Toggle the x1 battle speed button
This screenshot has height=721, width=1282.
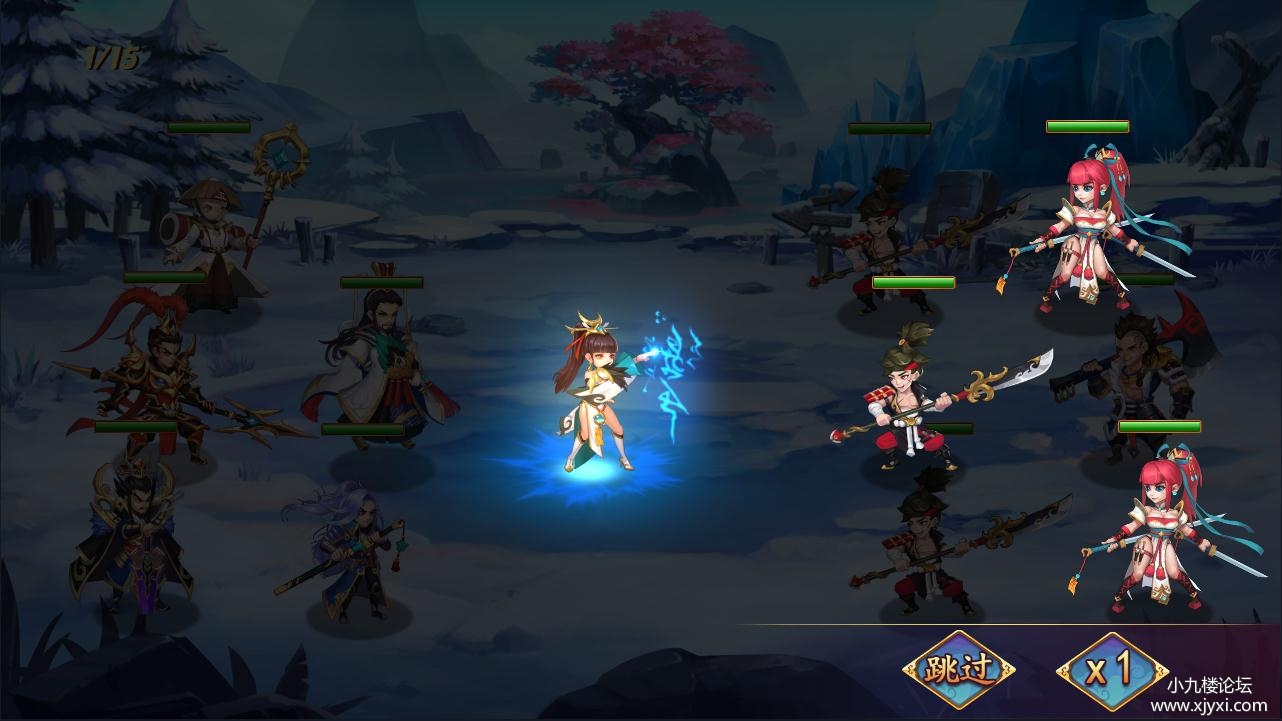[1111, 669]
